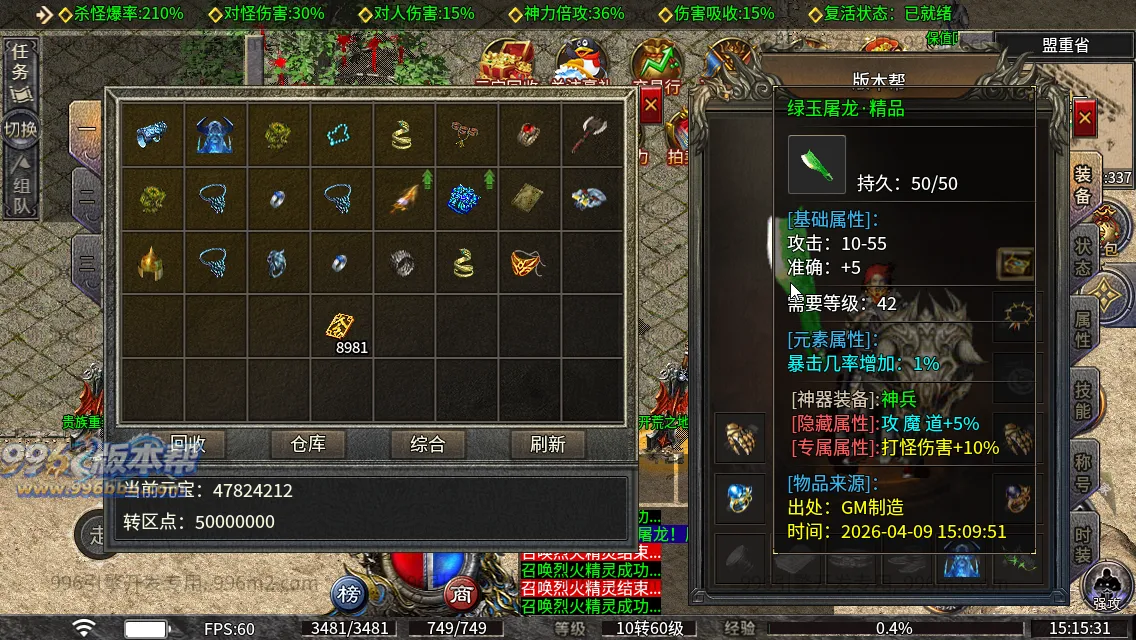Image resolution: width=1136 pixels, height=640 pixels.
Task: Select the golden helmet in the bag
Action: pos(151,264)
